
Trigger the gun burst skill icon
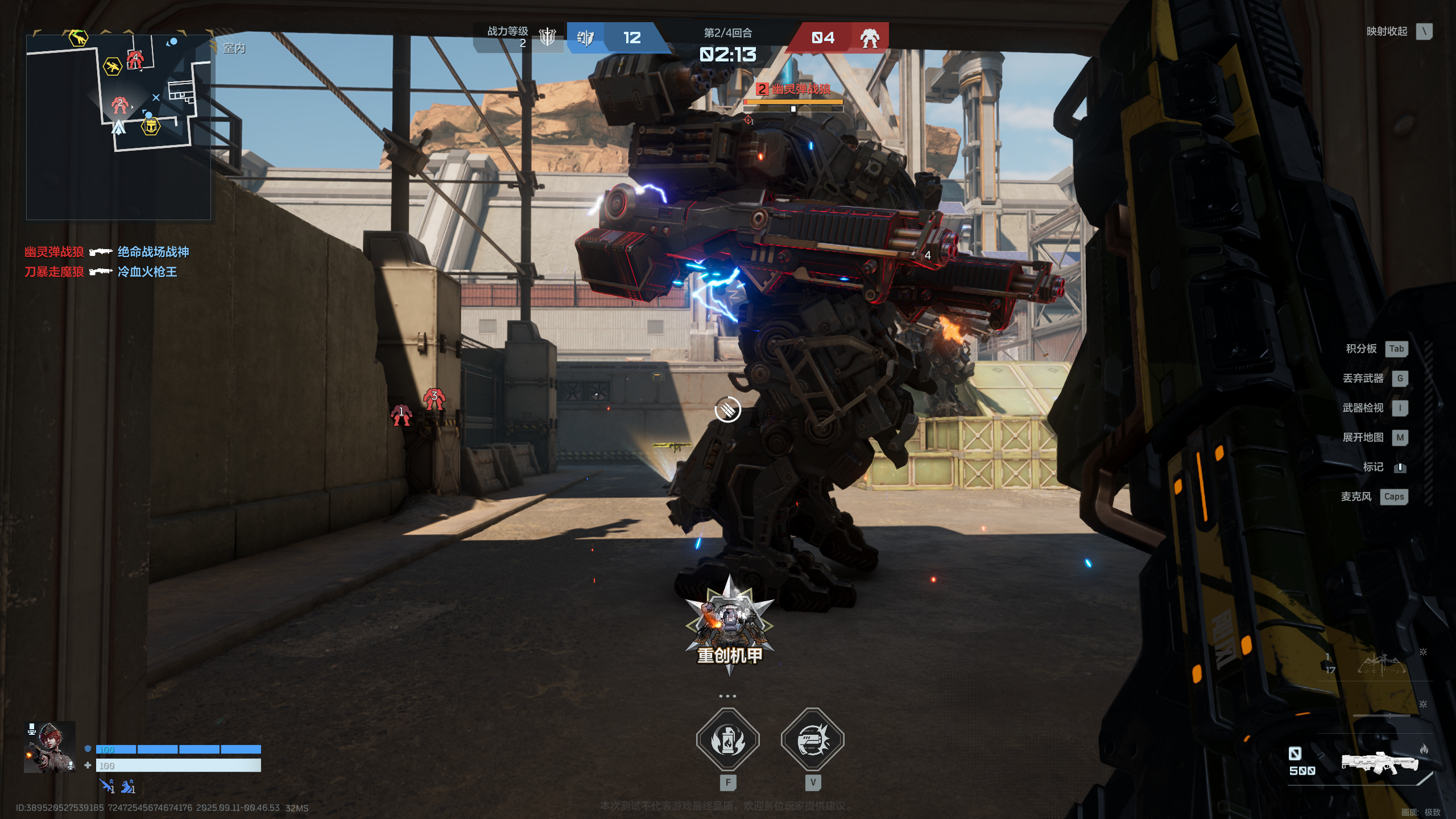tap(813, 740)
